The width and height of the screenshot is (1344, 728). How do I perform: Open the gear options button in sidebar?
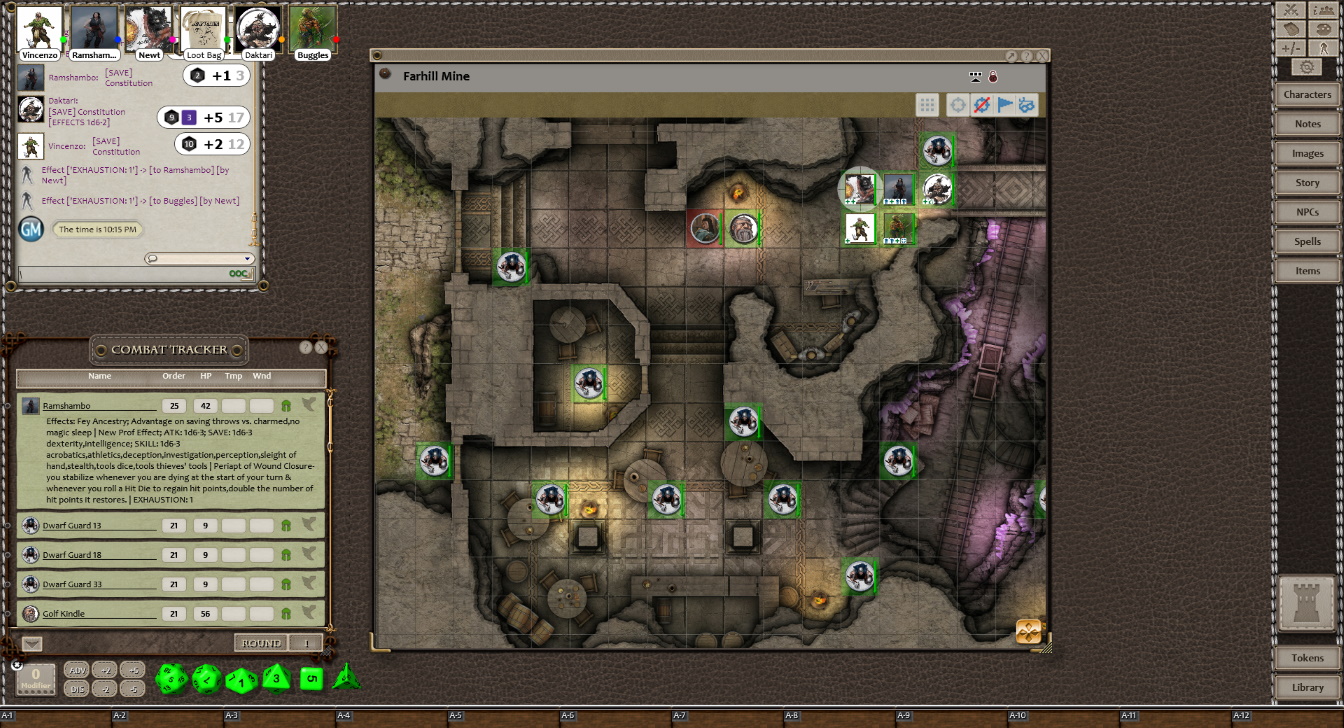click(x=1307, y=67)
